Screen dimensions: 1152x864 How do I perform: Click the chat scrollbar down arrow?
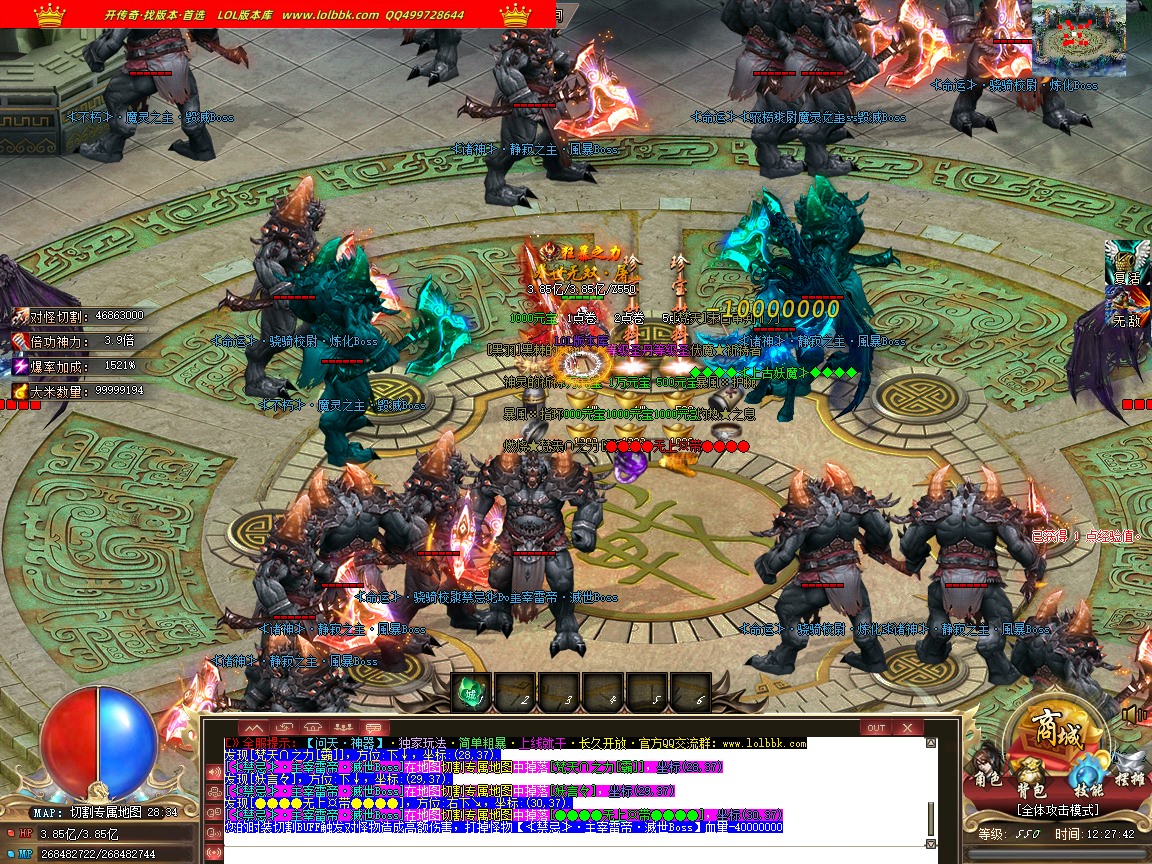pos(931,844)
